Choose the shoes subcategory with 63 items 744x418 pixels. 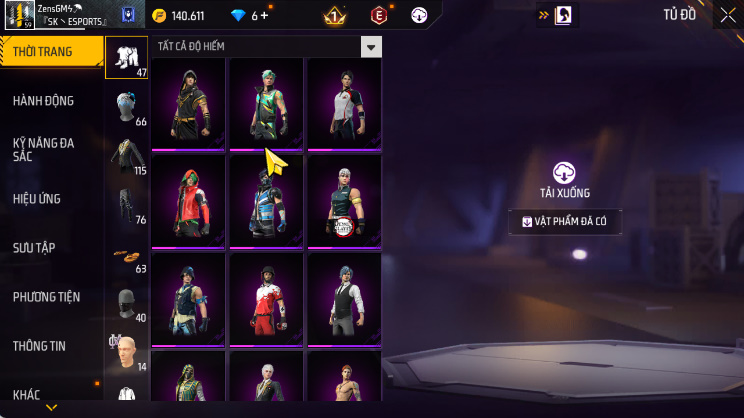coord(127,255)
